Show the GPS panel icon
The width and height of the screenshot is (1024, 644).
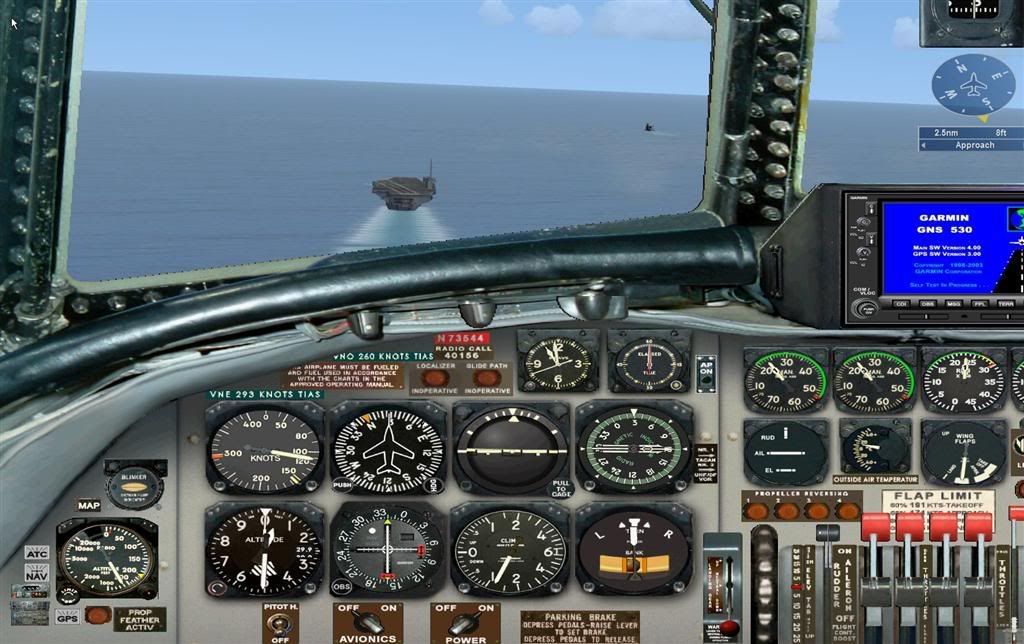[x=67, y=616]
